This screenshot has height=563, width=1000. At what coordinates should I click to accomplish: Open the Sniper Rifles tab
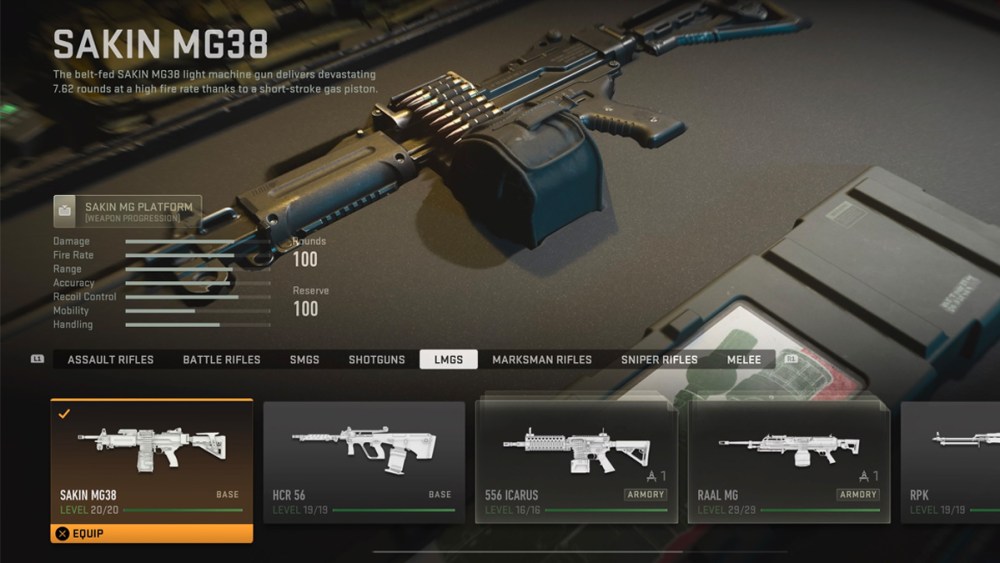(659, 360)
